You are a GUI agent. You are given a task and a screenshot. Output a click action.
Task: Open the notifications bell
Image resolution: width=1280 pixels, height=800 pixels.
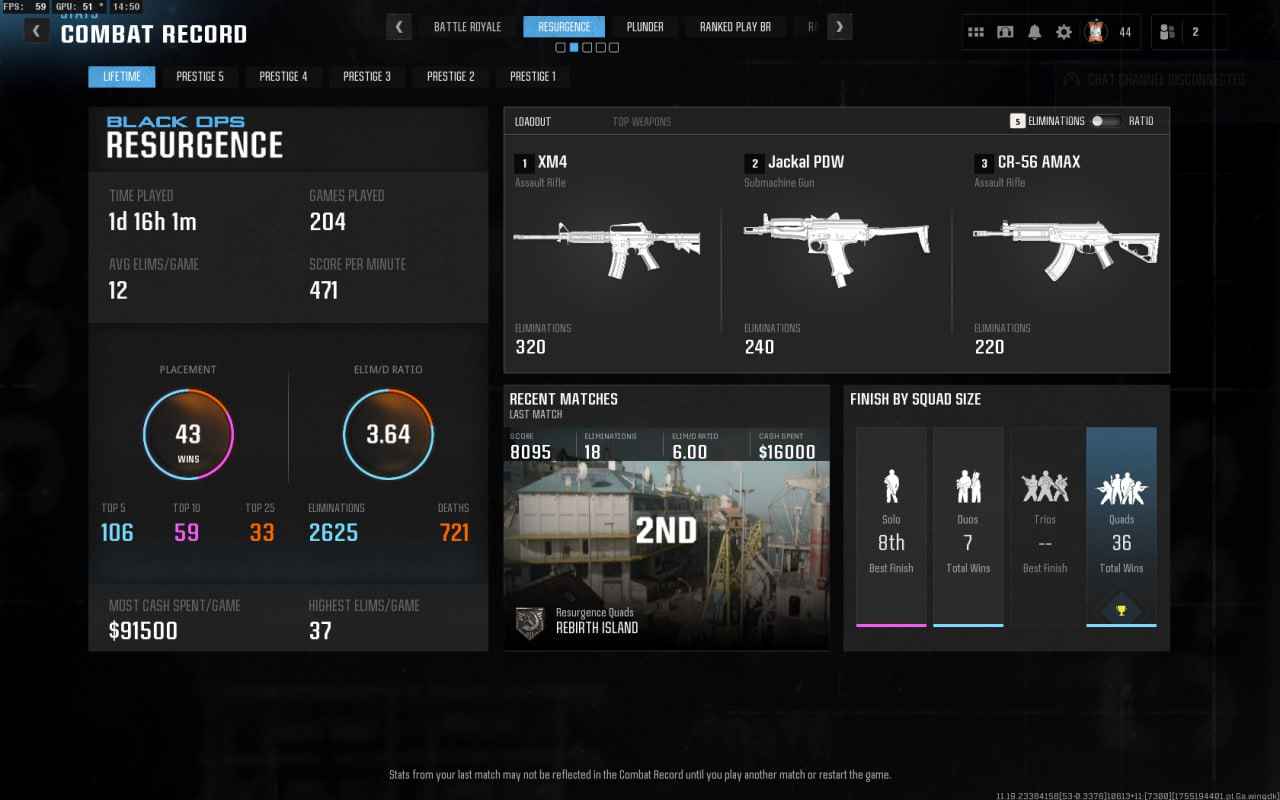[1034, 32]
